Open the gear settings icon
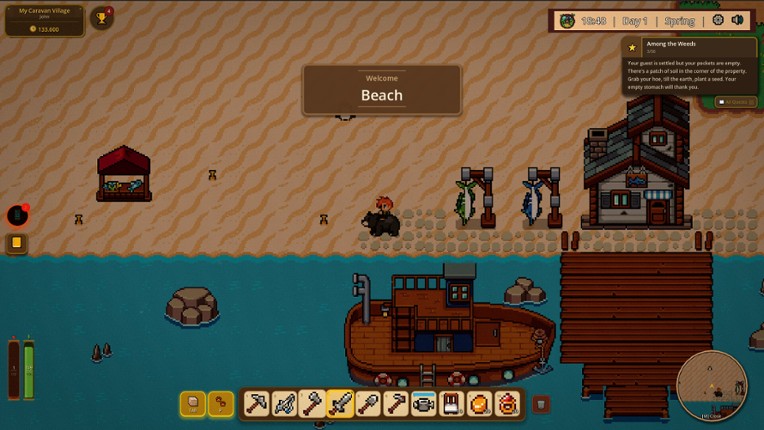The height and width of the screenshot is (430, 764). point(718,20)
